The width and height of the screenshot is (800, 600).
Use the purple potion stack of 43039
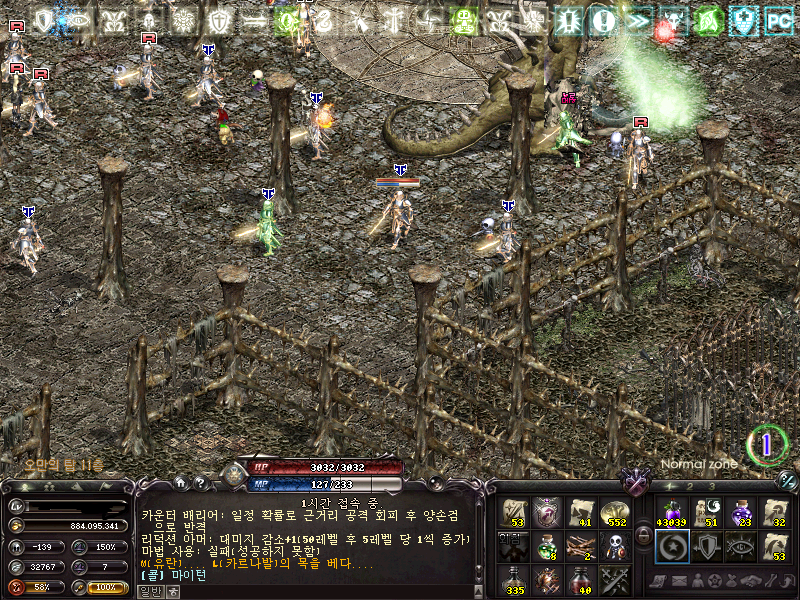pyautogui.click(x=671, y=512)
